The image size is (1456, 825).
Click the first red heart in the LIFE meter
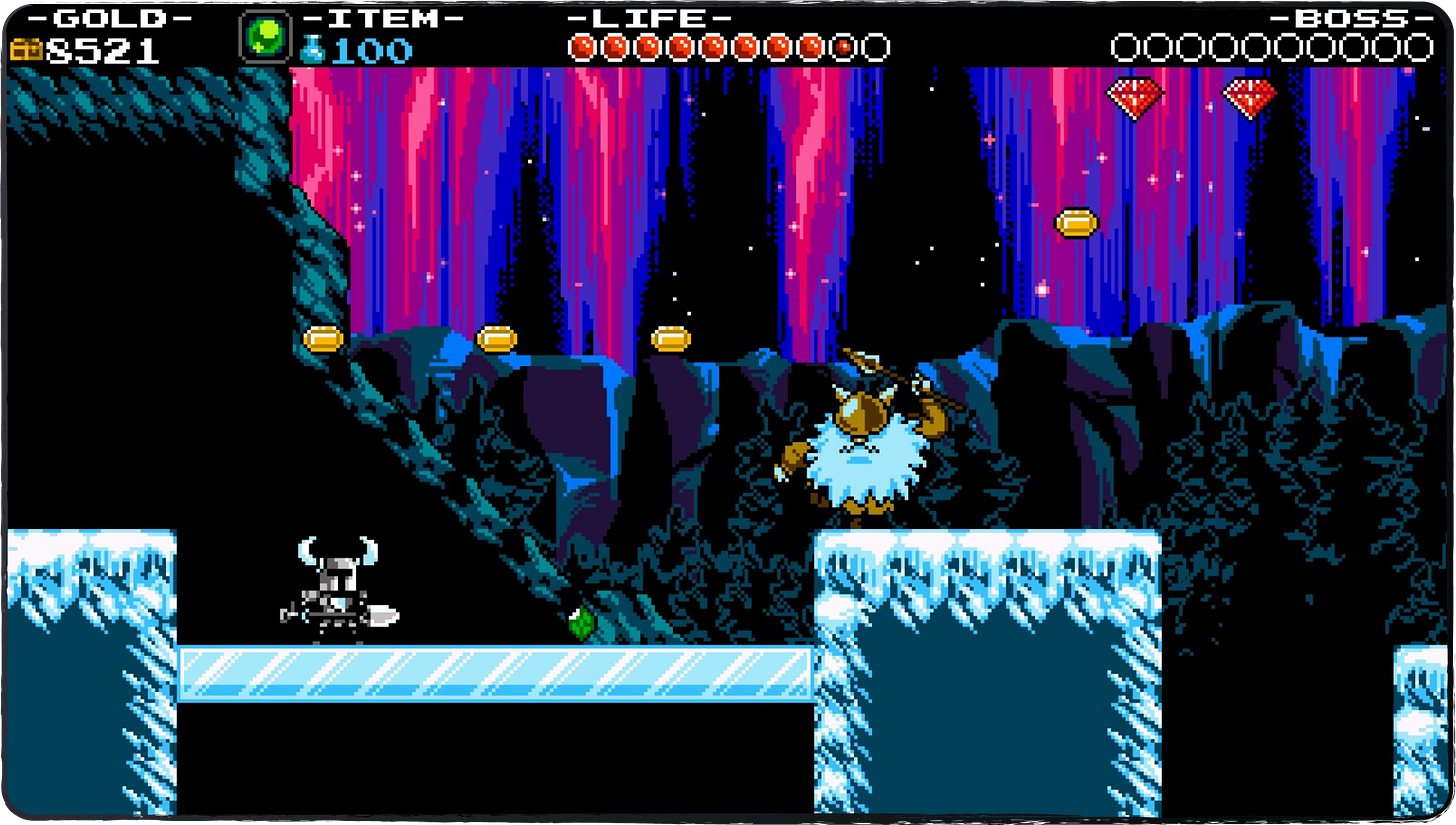(582, 45)
